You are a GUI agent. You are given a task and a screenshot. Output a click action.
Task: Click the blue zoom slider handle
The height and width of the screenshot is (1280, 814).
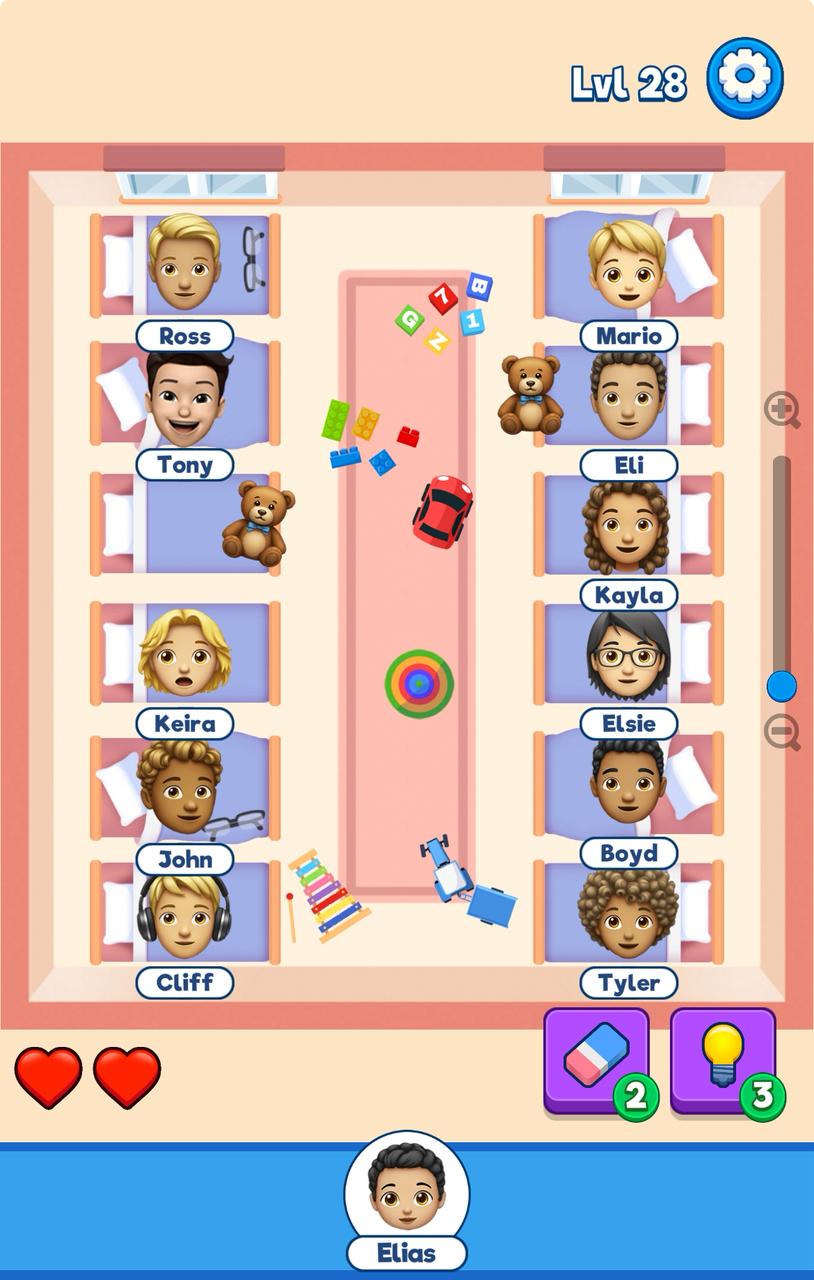point(781,686)
